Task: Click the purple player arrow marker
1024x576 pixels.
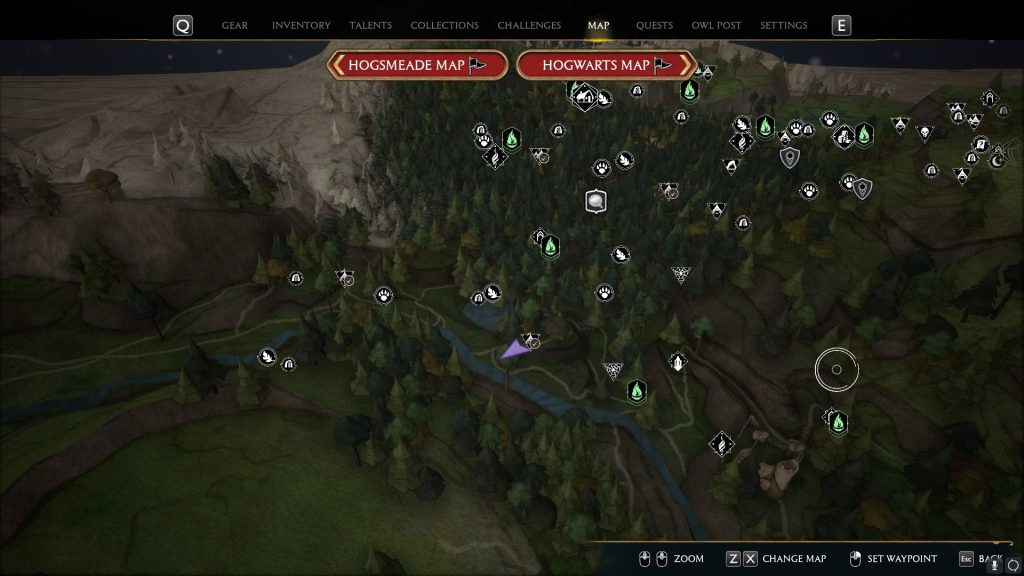Action: tap(514, 348)
